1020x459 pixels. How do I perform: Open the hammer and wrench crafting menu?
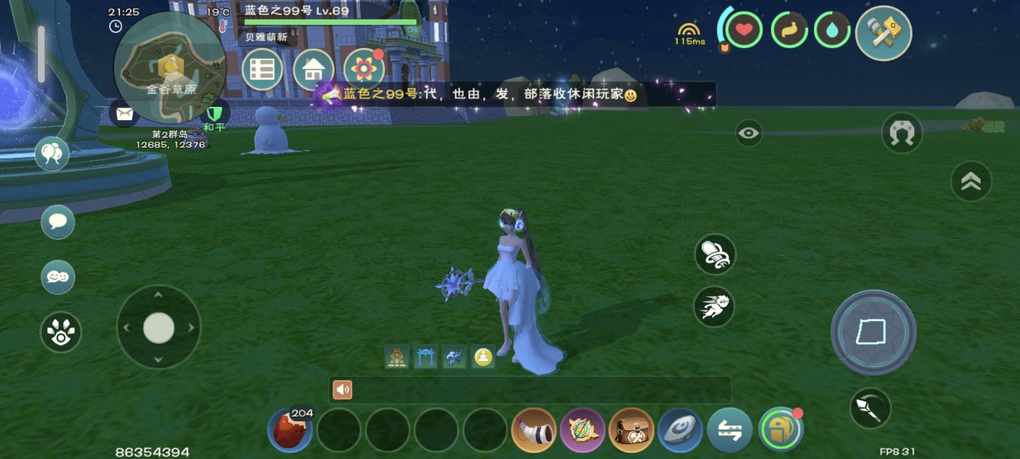coord(884,32)
